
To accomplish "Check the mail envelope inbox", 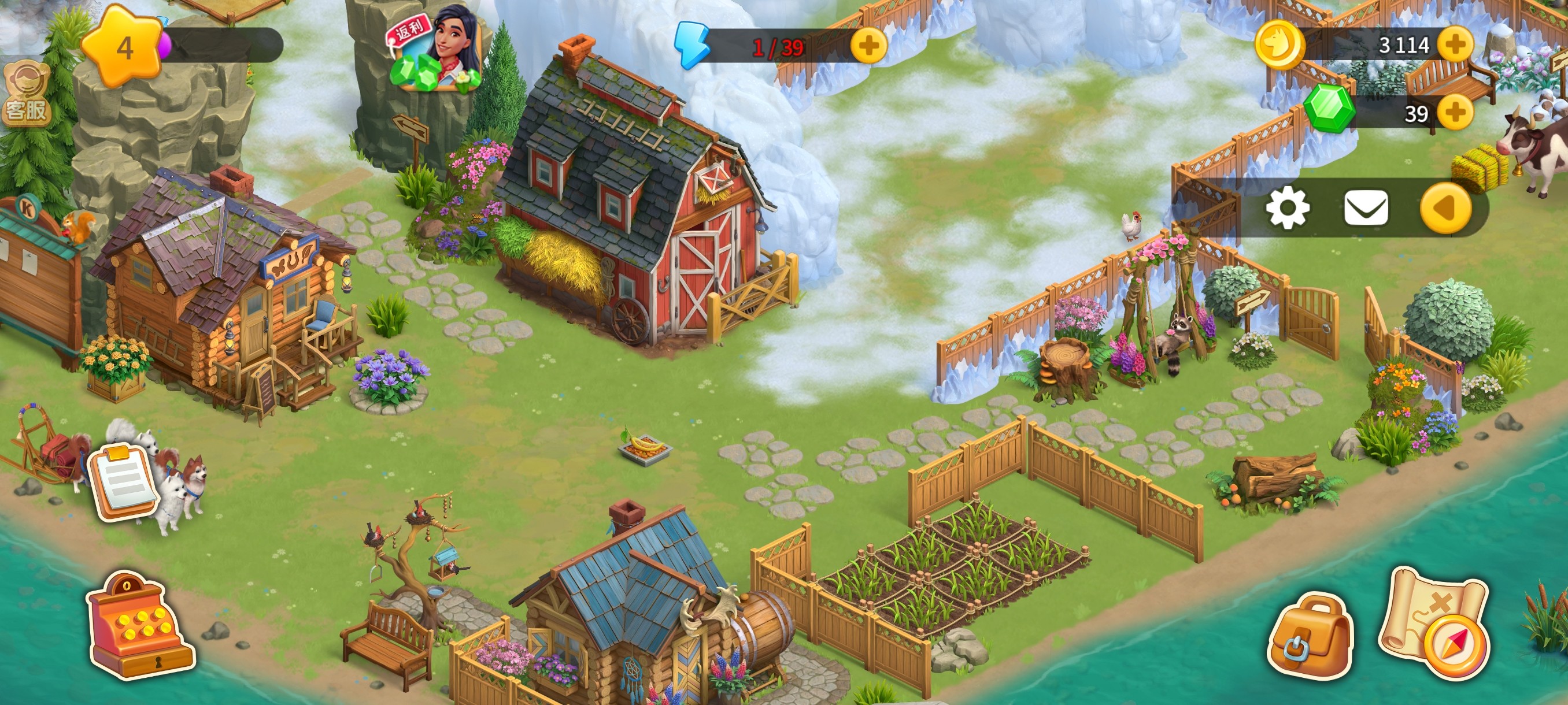I will pos(1366,208).
